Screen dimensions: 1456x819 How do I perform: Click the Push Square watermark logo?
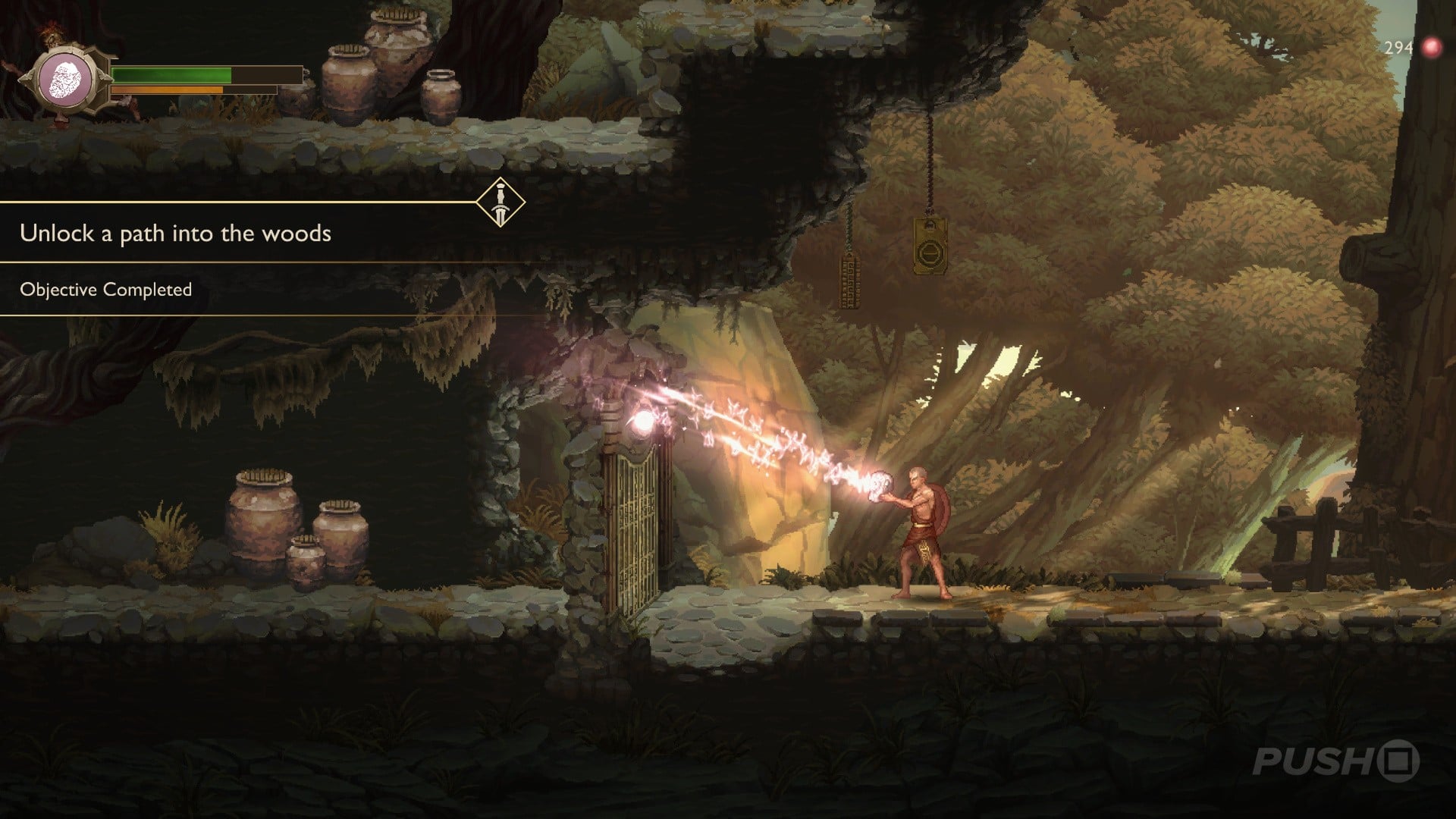[1335, 761]
